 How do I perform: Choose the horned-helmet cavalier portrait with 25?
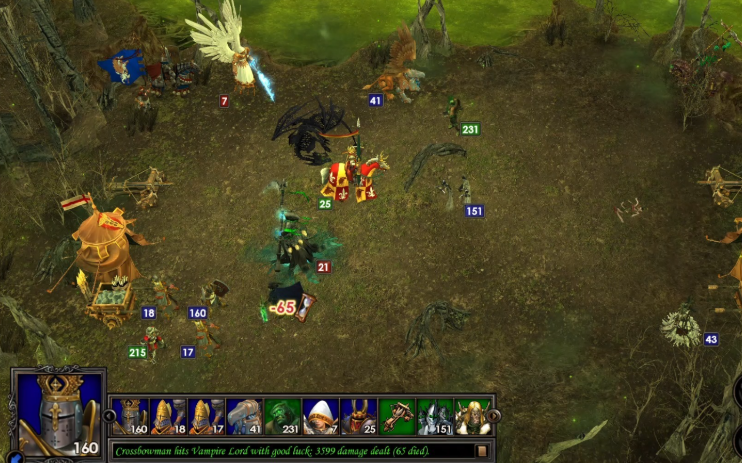(358, 416)
